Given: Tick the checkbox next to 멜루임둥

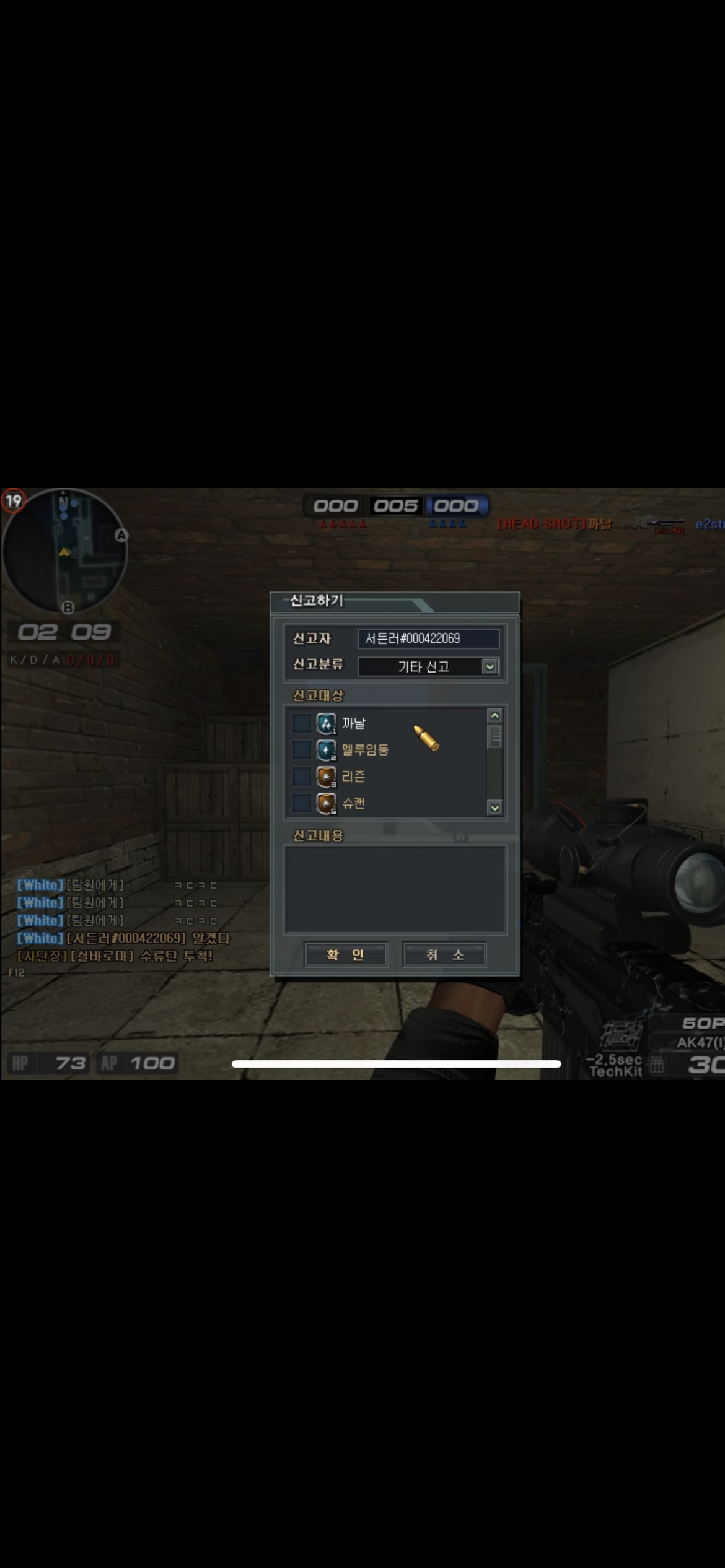Looking at the screenshot, I should [x=302, y=749].
